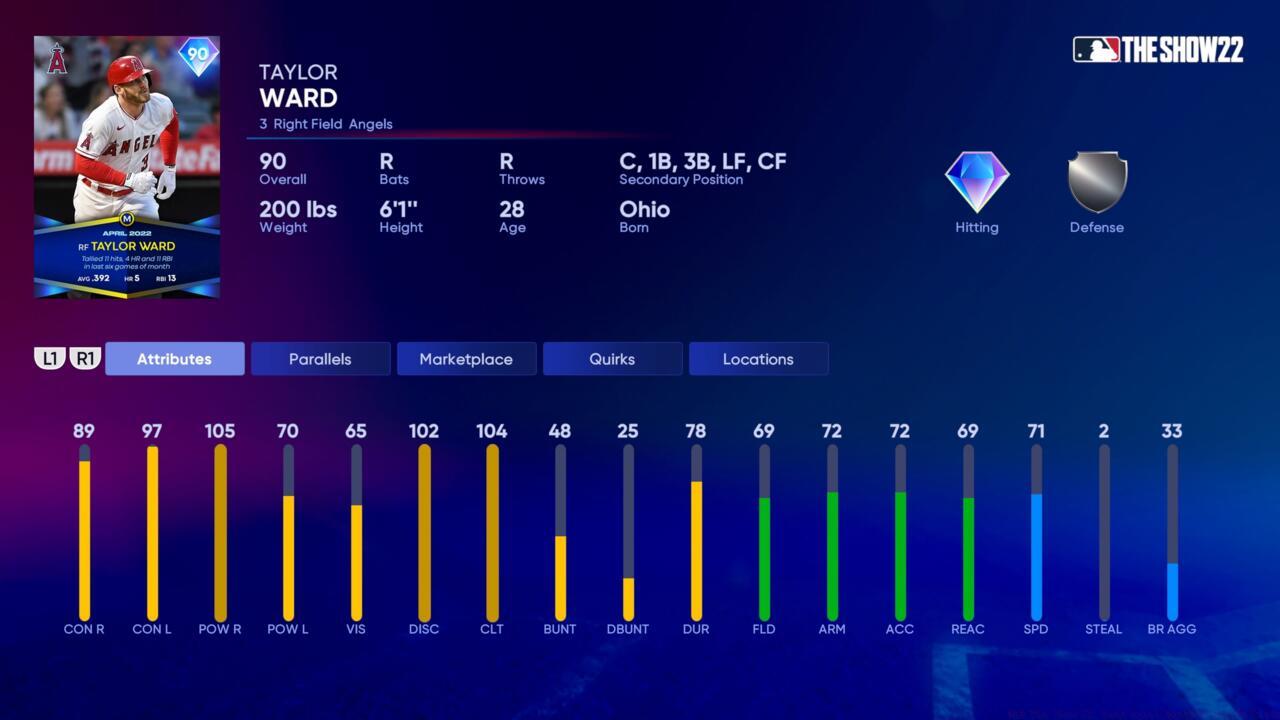Click the CON R attribute bar
This screenshot has height=720, width=1280.
click(x=84, y=535)
